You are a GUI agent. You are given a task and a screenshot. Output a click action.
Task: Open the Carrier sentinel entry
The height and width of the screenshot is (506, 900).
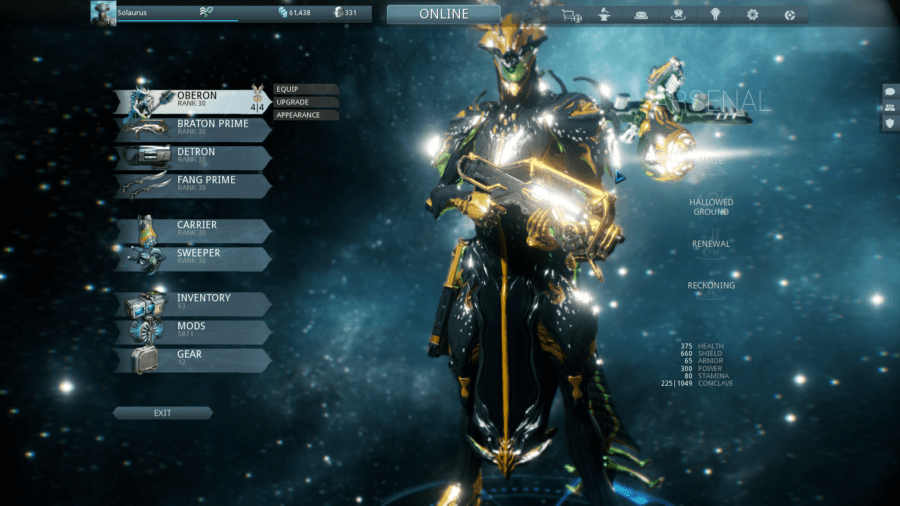point(193,231)
